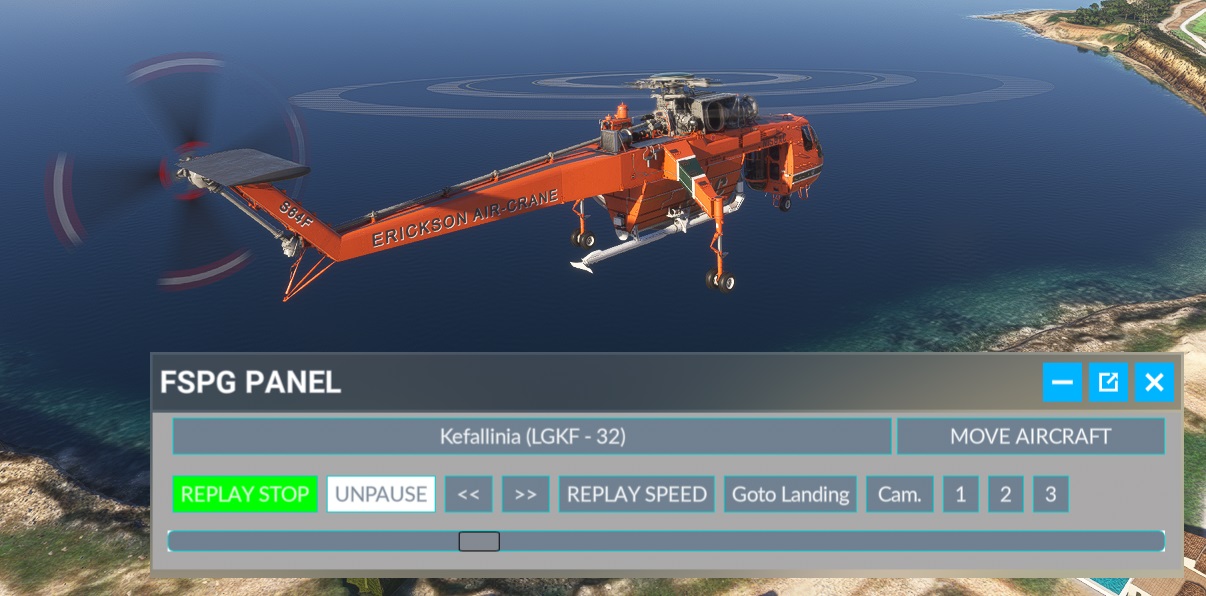Select camera preset 1

click(961, 494)
